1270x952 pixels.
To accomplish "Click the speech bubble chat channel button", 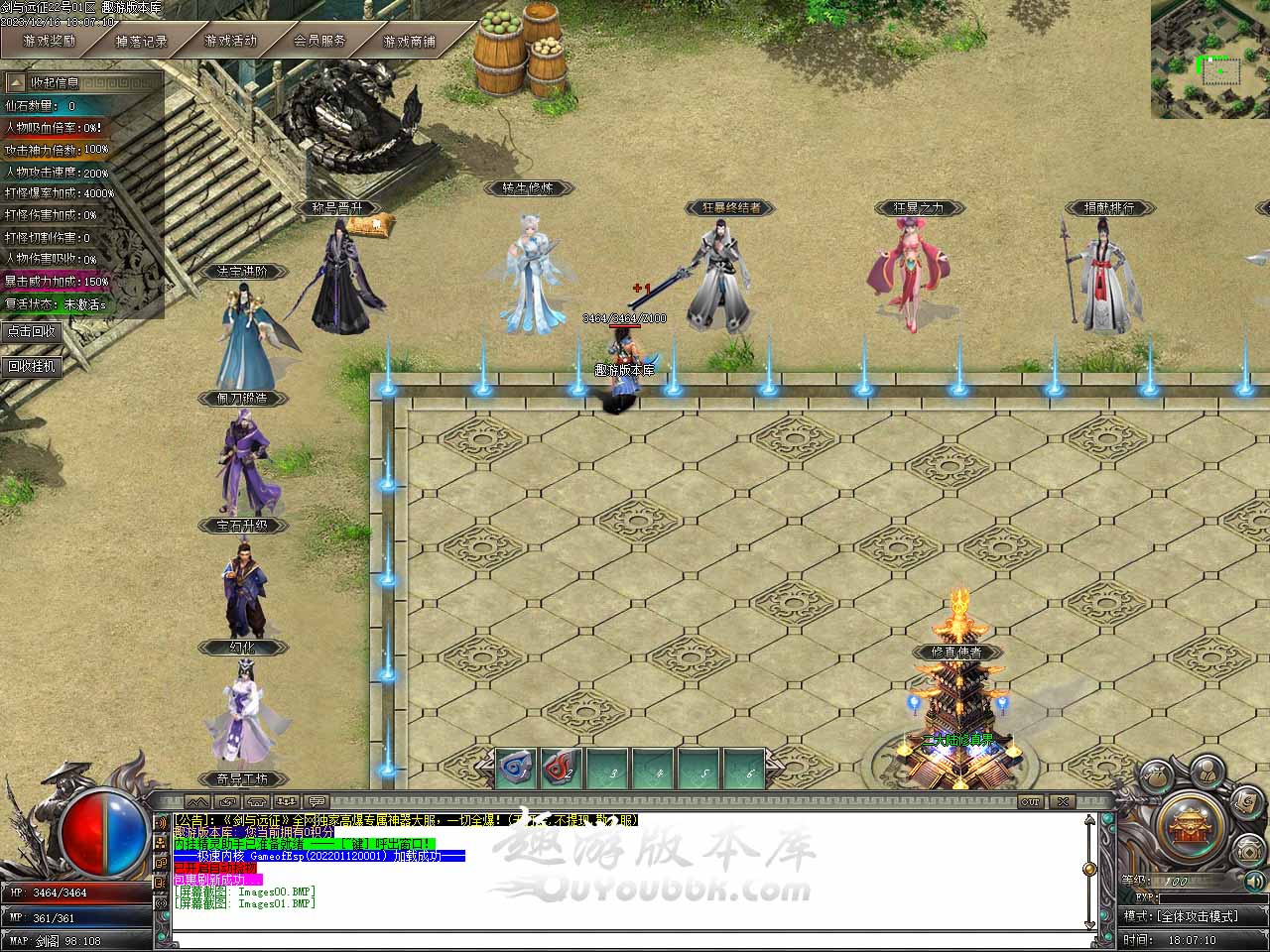I will tap(317, 801).
